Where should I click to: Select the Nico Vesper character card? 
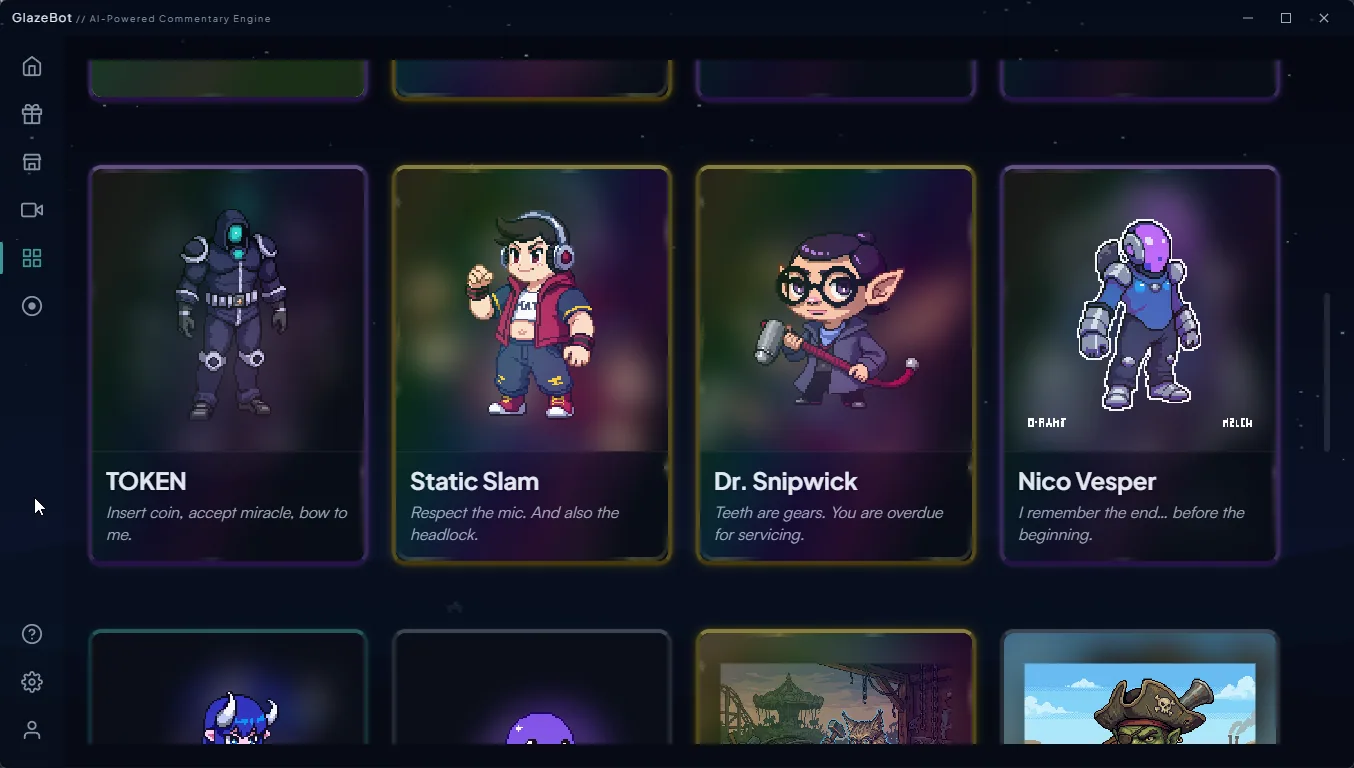[x=1139, y=363]
